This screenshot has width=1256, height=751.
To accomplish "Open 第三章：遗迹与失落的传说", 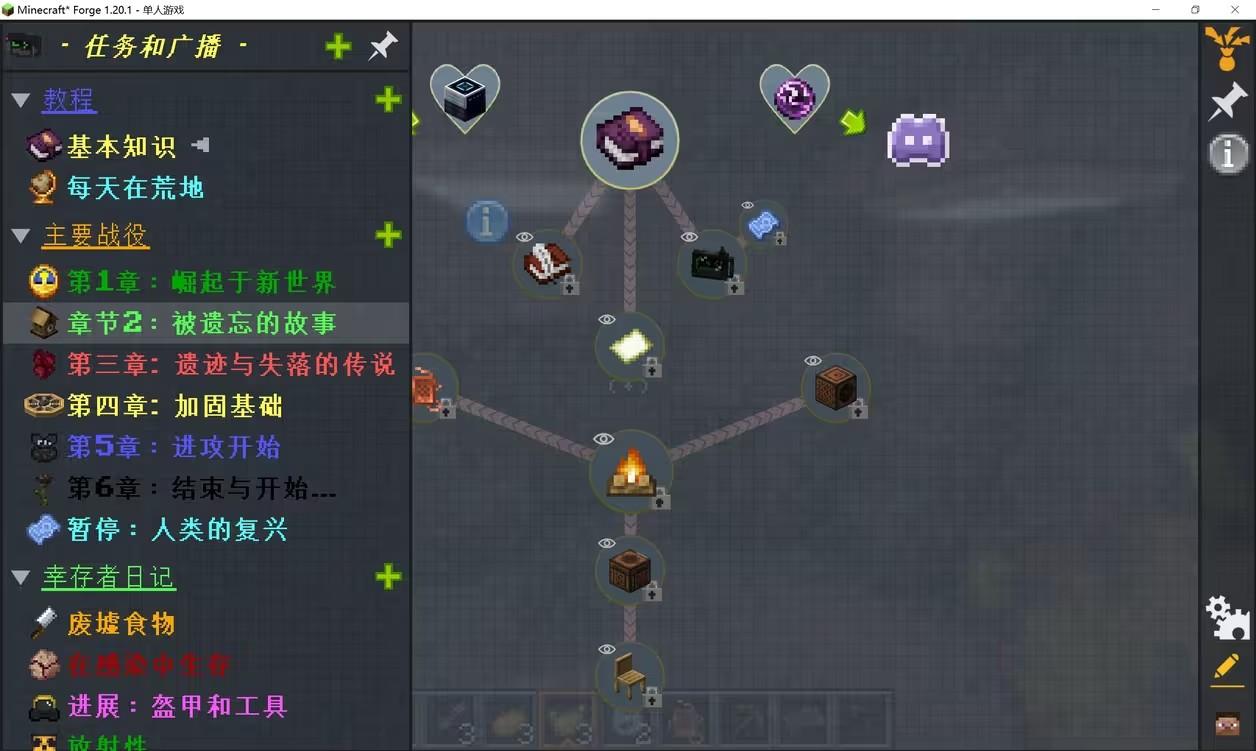I will (230, 364).
